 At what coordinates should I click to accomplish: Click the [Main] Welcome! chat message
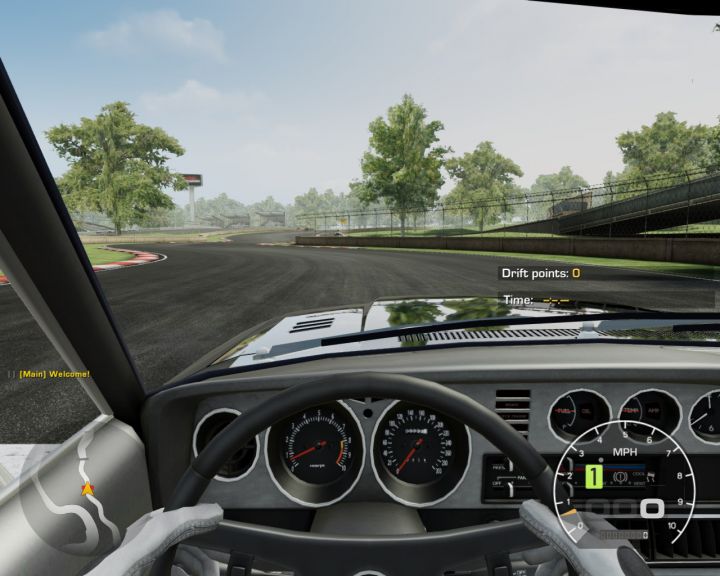(54, 374)
